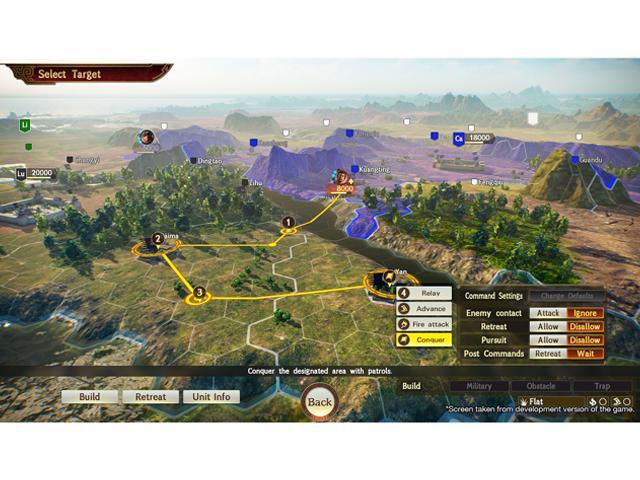Image resolution: width=640 pixels, height=480 pixels.
Task: Set Post Commands to Wait
Action: coord(586,353)
